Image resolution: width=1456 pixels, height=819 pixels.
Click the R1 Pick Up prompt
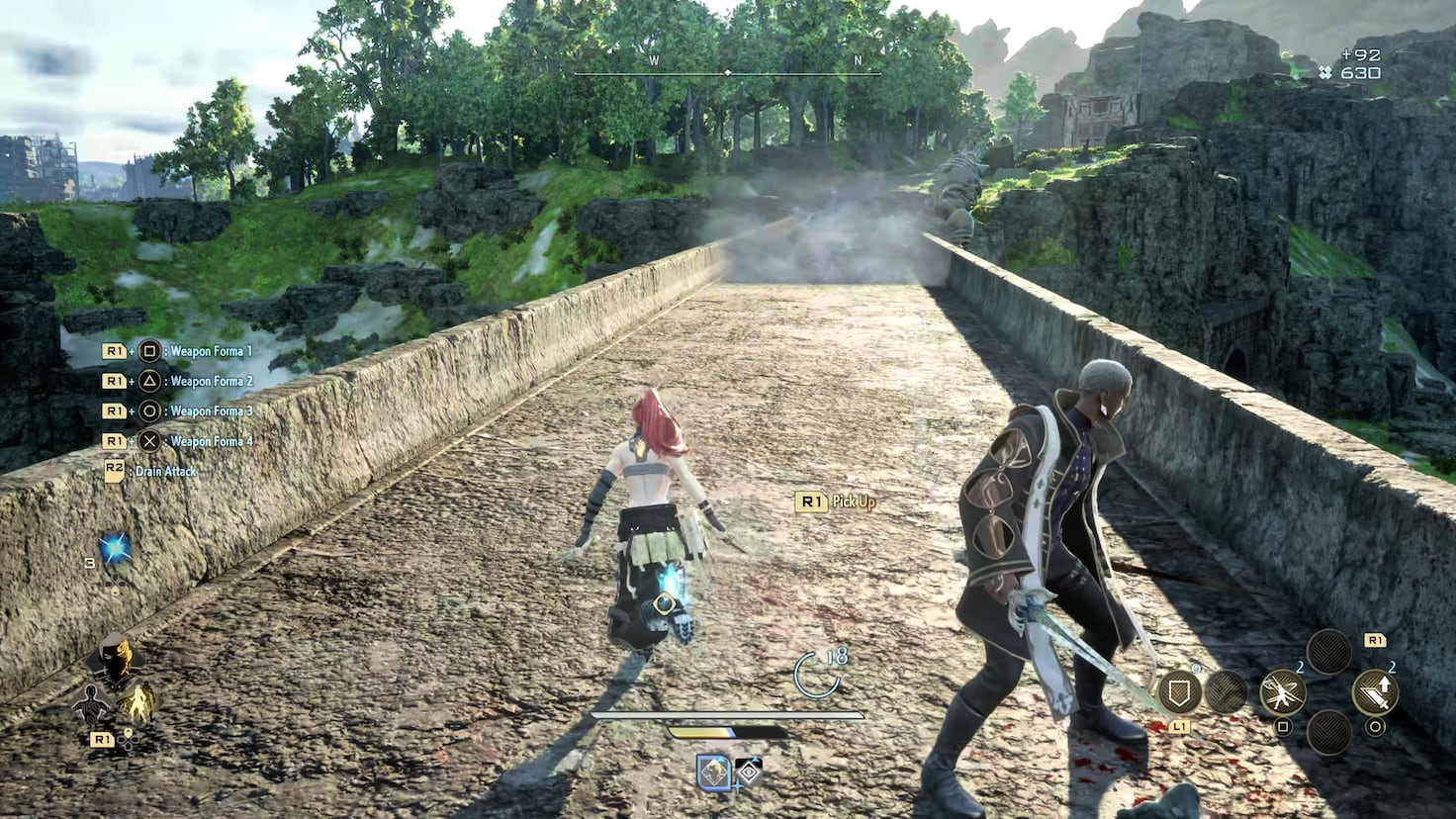click(837, 501)
